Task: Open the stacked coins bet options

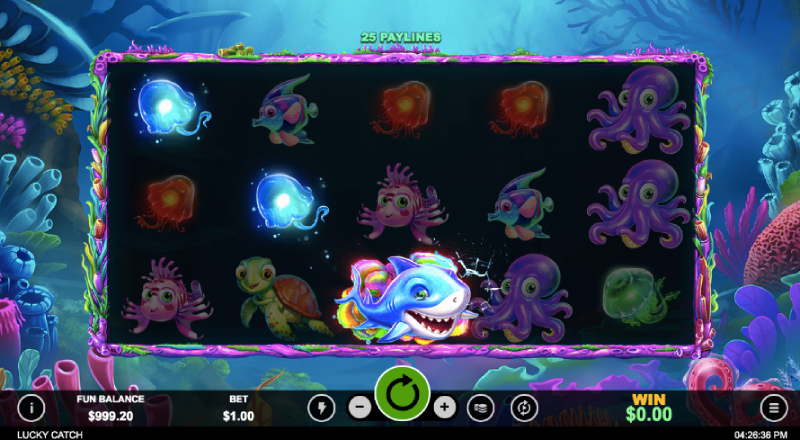Action: coord(483,407)
